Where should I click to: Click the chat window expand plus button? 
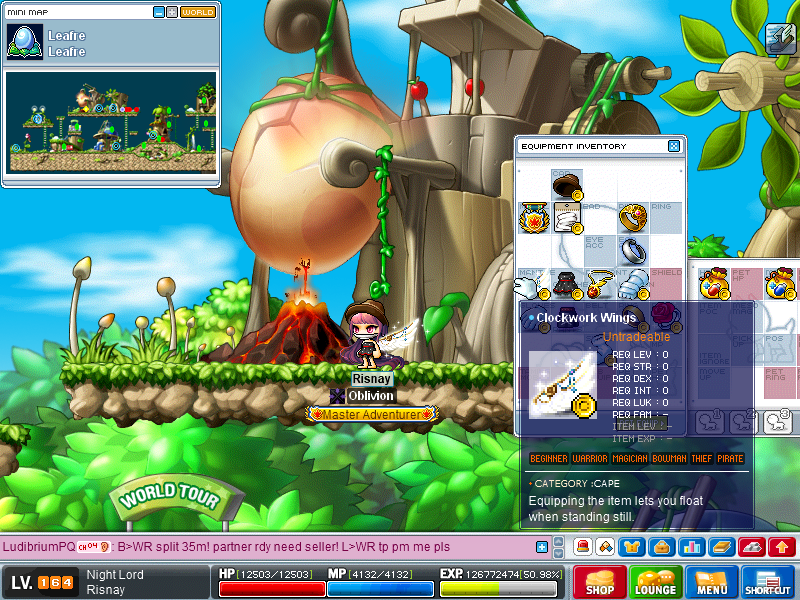pyautogui.click(x=542, y=547)
